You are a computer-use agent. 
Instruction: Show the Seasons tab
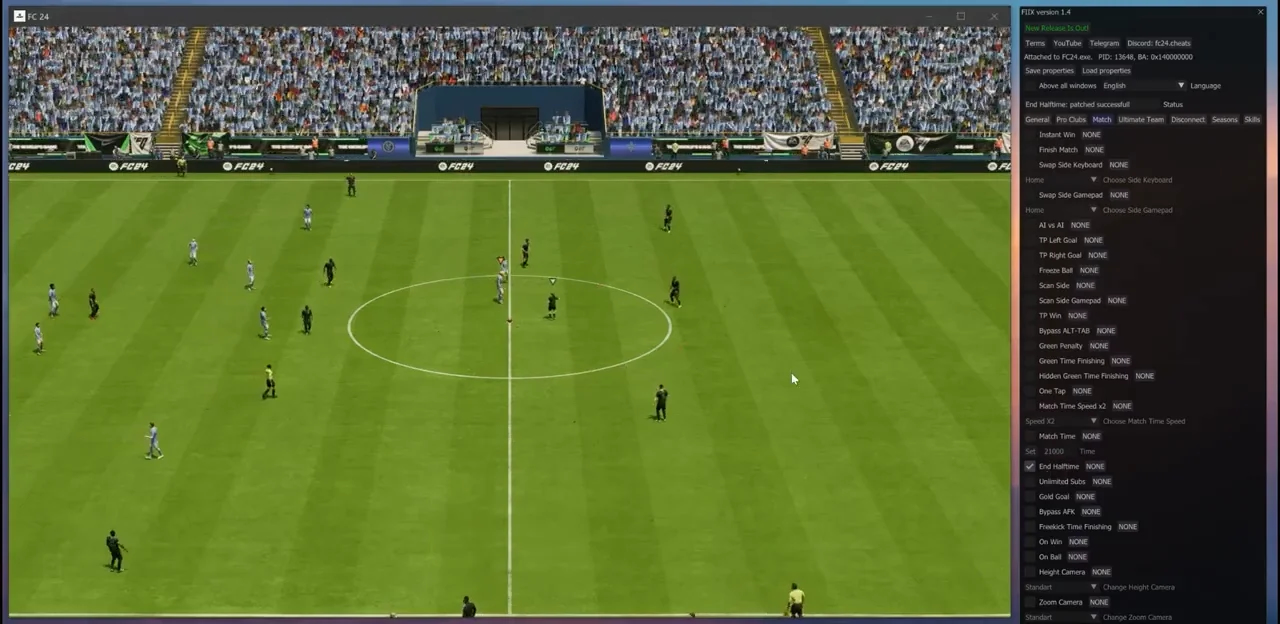(1224, 120)
